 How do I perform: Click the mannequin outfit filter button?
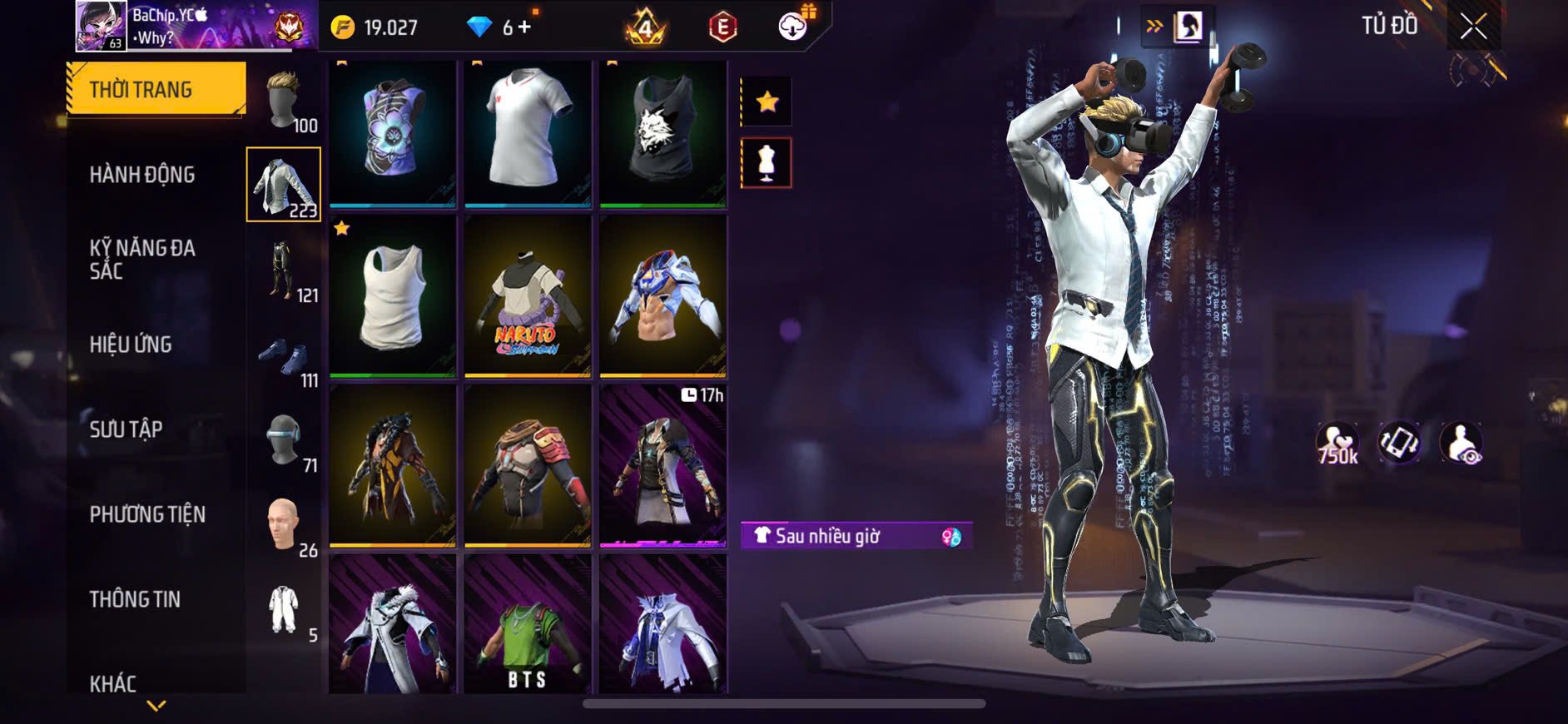767,162
